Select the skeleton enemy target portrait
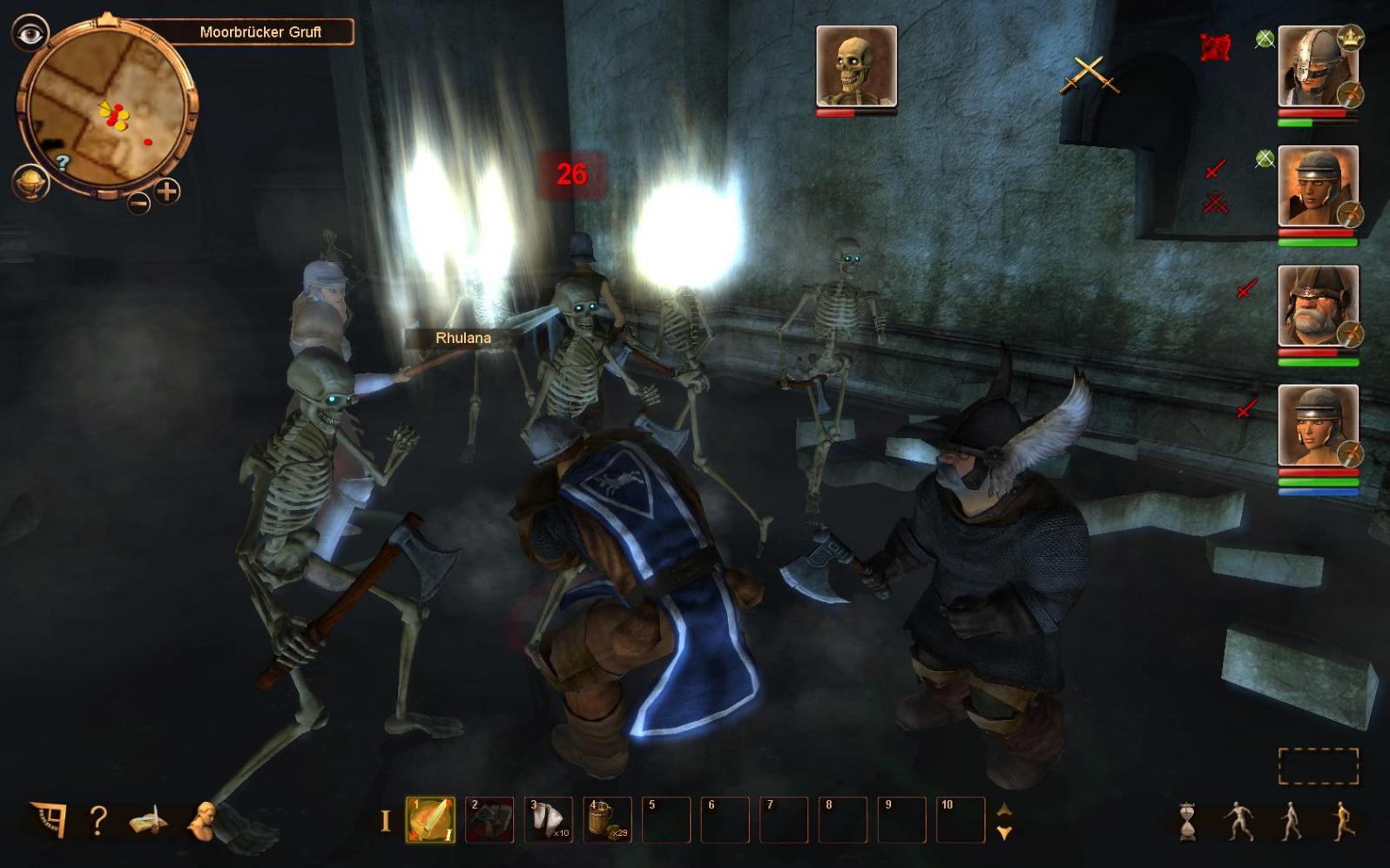 click(856, 66)
